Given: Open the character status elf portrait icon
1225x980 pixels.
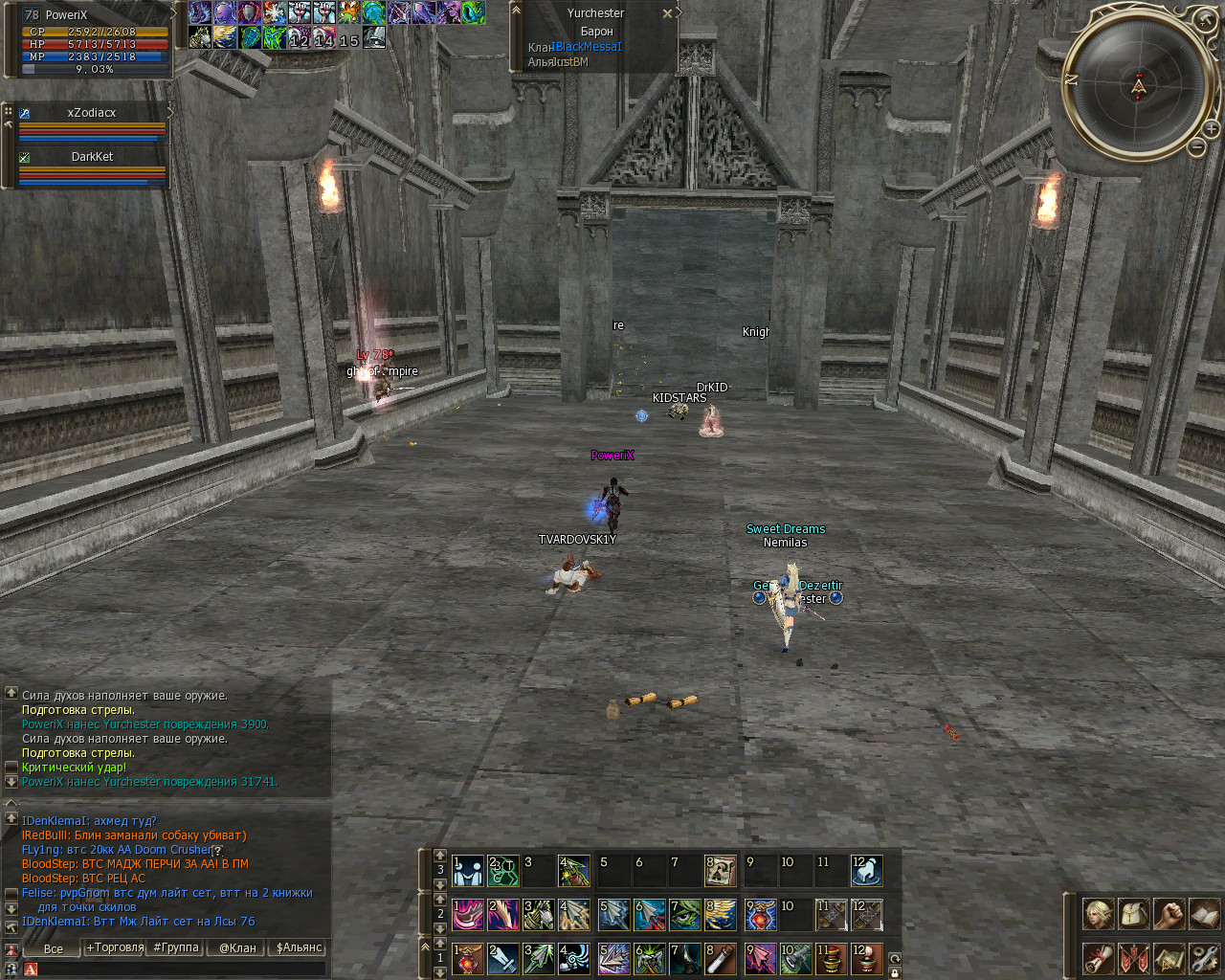Looking at the screenshot, I should pyautogui.click(x=1098, y=914).
